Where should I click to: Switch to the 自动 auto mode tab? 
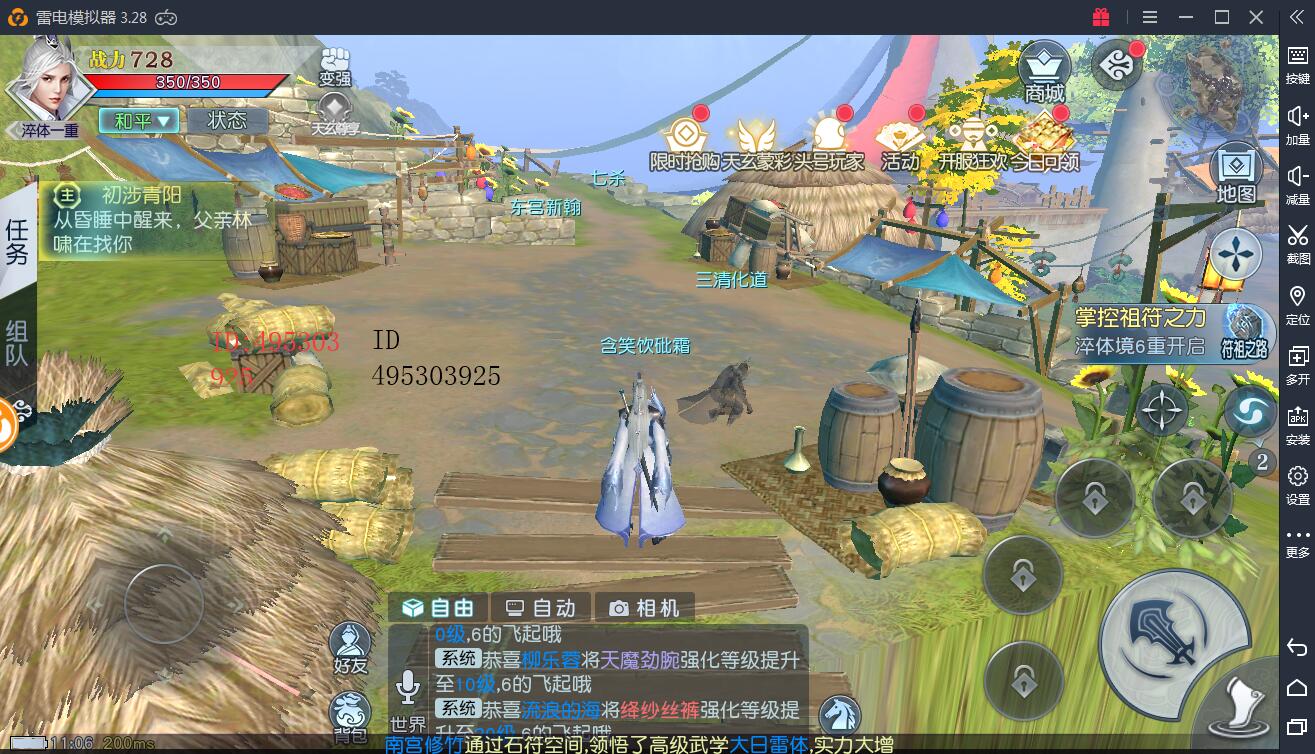[x=540, y=608]
